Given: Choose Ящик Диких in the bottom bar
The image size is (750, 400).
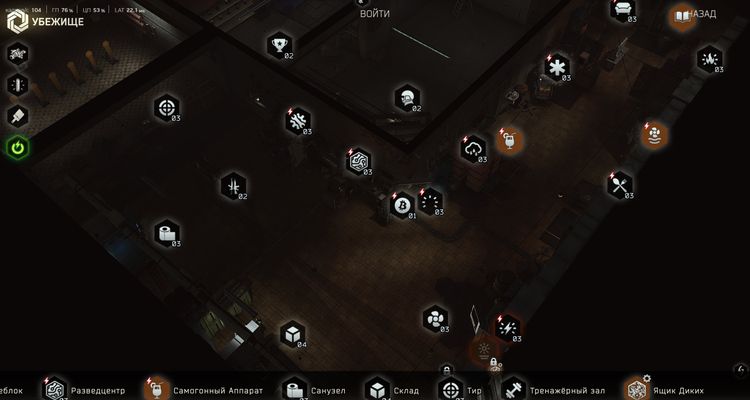Looking at the screenshot, I should 677,389.
